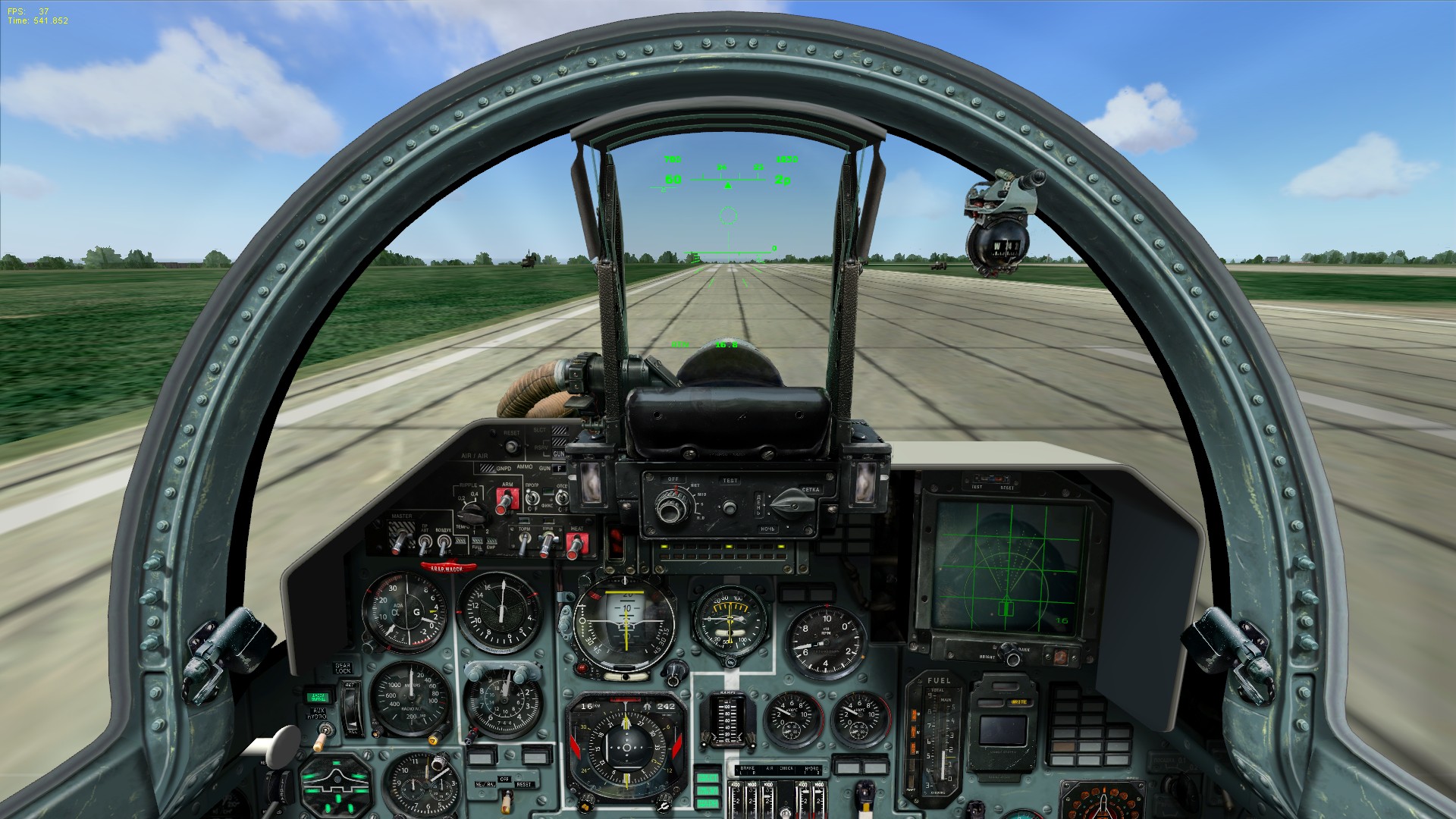1456x819 pixels.
Task: Move the NEUTRAL/OFF/RESET switch to RESET
Action: tap(508, 796)
